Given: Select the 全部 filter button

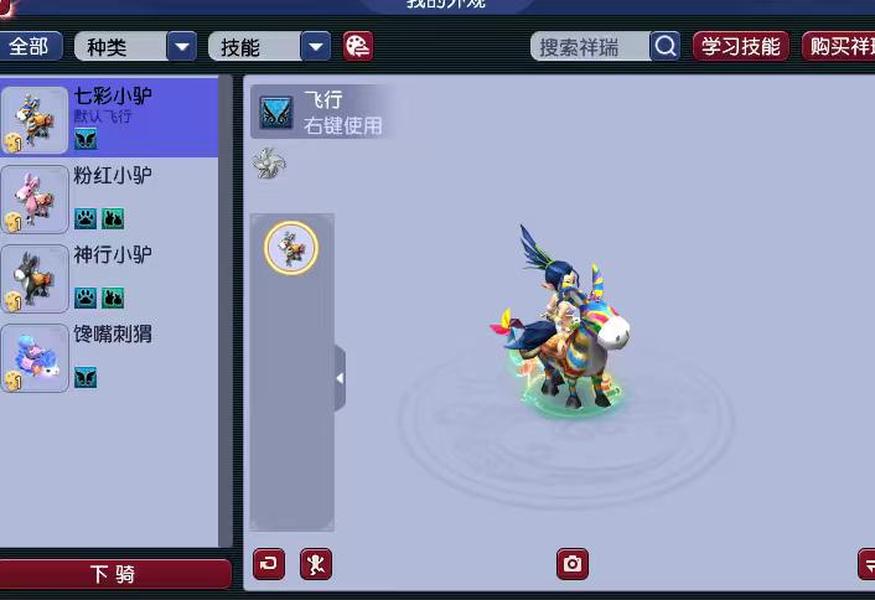Looking at the screenshot, I should click(30, 46).
